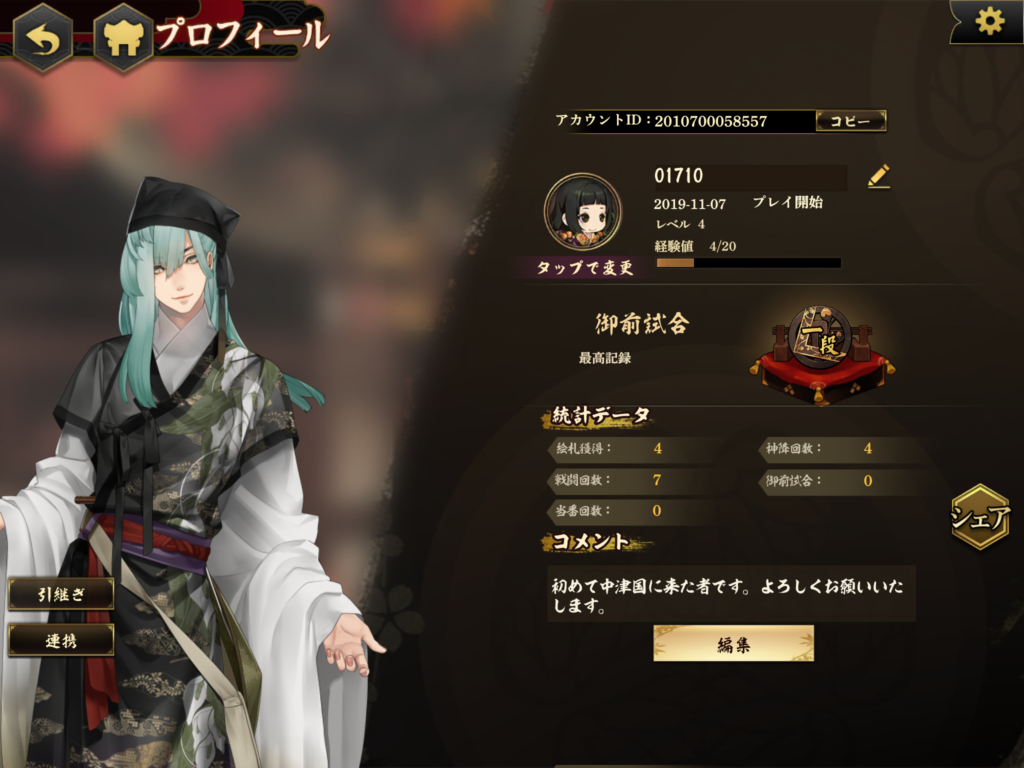Go back with the arrow button
Image resolution: width=1024 pixels, height=768 pixels.
click(42, 38)
